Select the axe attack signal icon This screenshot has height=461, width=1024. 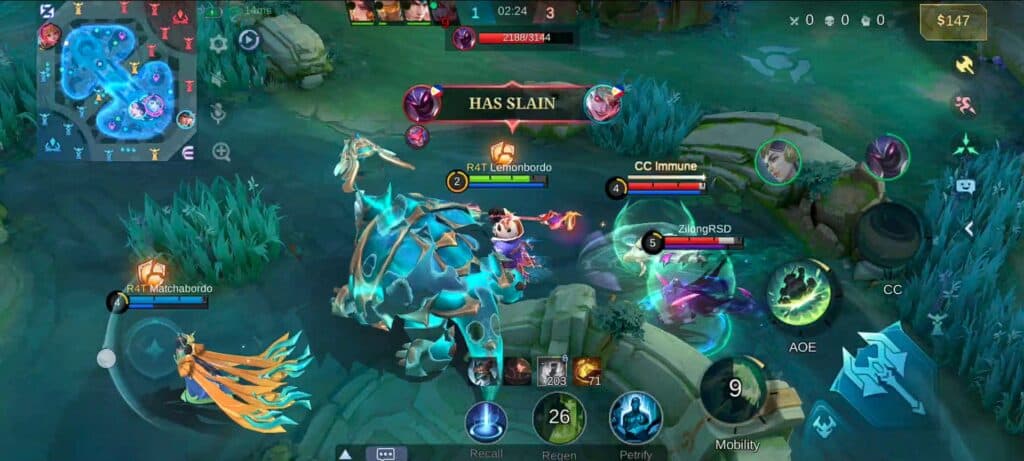click(x=965, y=64)
